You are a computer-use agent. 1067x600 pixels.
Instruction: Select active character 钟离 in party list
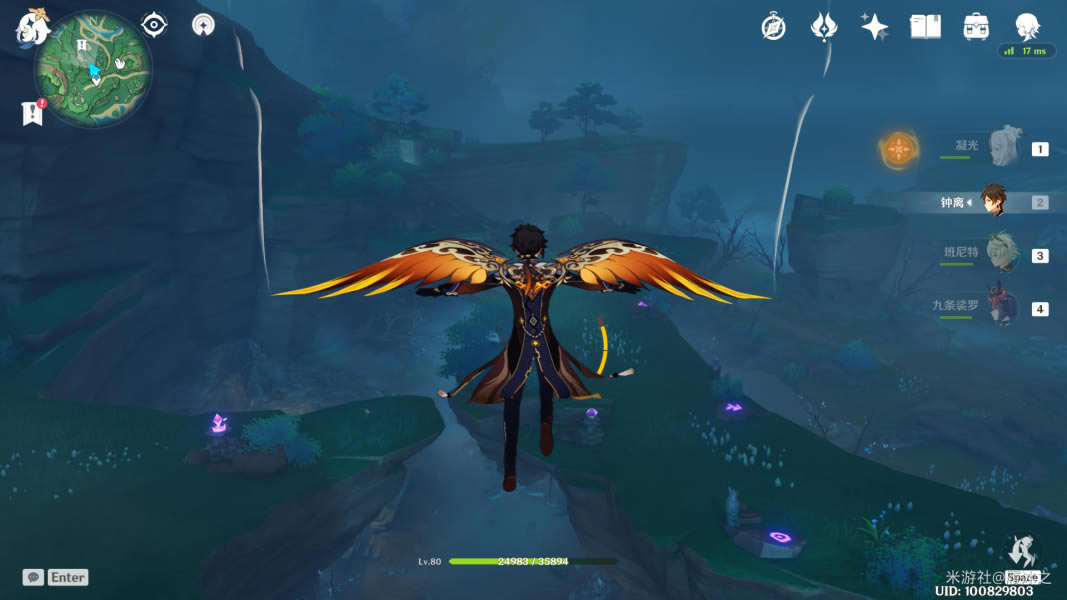(992, 202)
